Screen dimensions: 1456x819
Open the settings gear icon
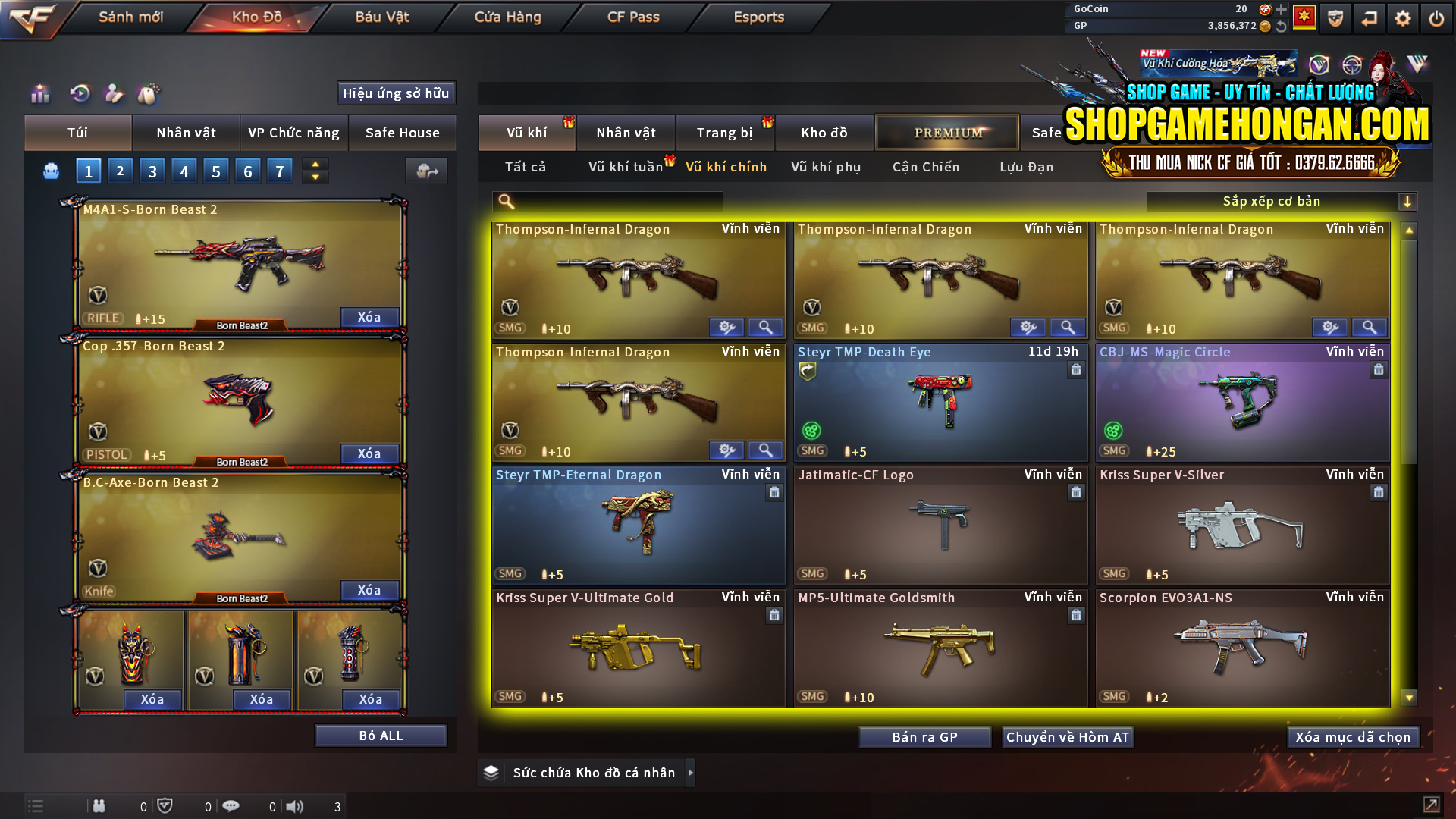1403,18
